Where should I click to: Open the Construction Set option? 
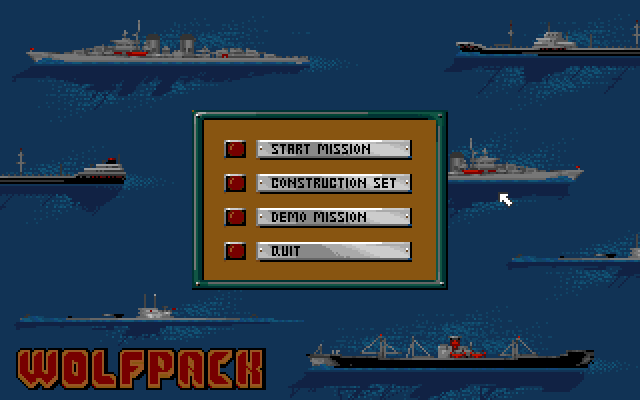334,183
